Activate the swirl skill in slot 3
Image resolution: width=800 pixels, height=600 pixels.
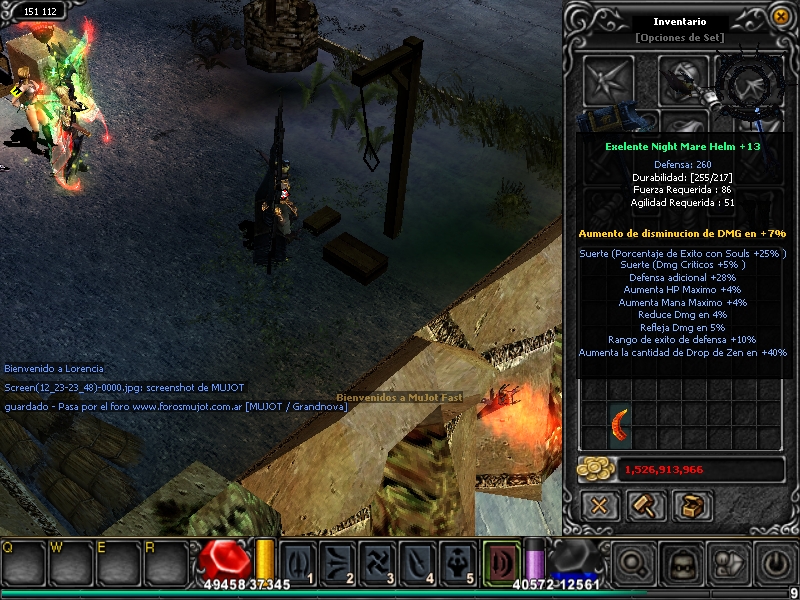[x=377, y=564]
